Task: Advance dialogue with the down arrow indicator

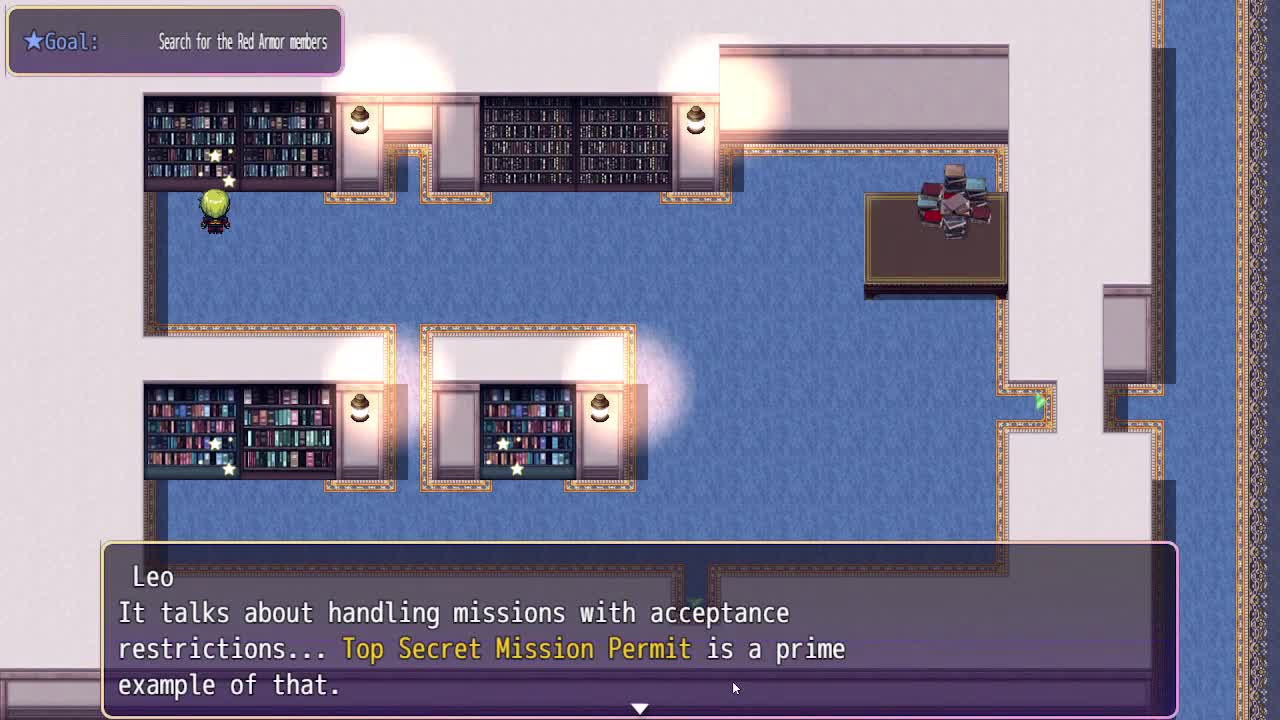Action: (640, 708)
